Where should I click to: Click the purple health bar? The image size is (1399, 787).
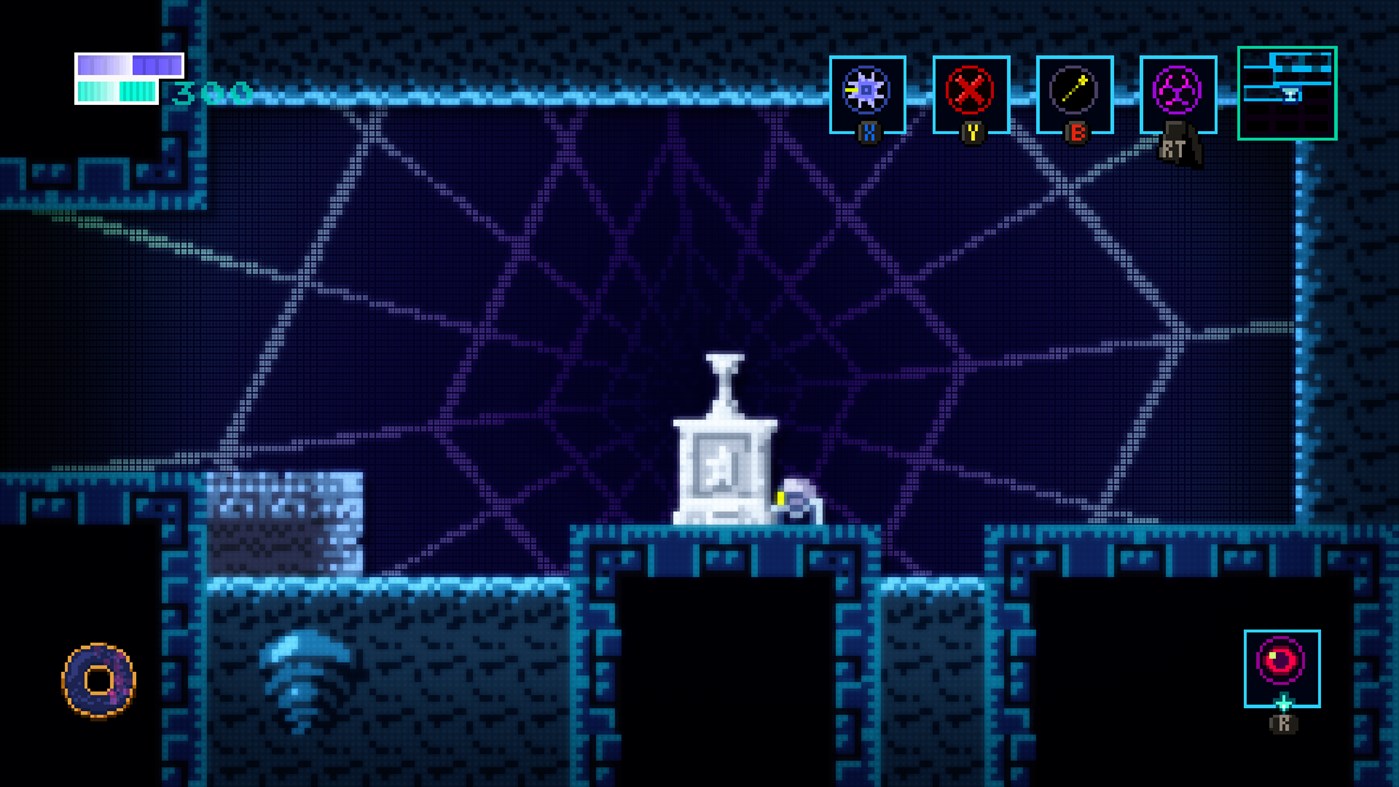click(128, 65)
